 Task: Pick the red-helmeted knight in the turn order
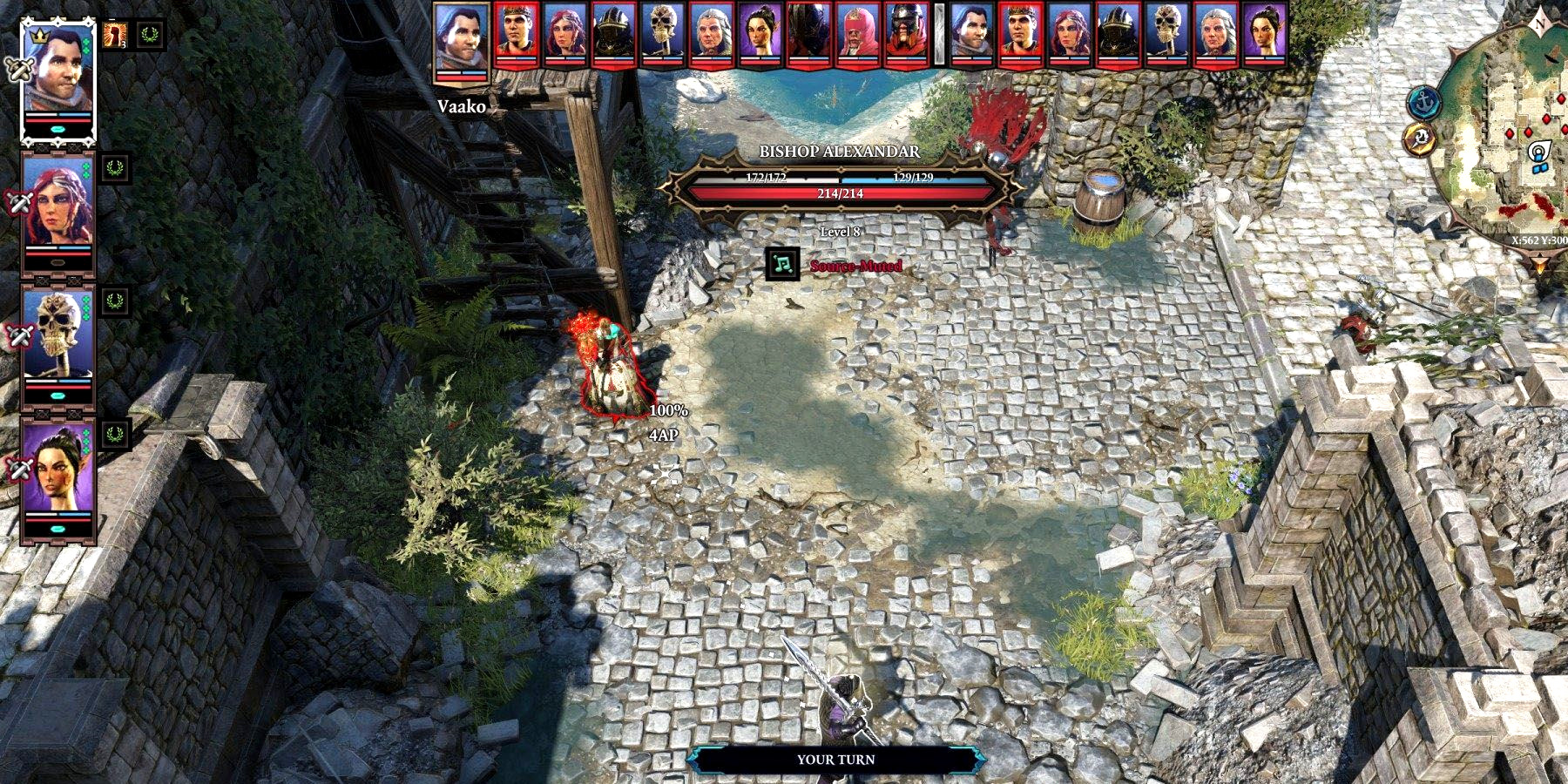(906, 35)
